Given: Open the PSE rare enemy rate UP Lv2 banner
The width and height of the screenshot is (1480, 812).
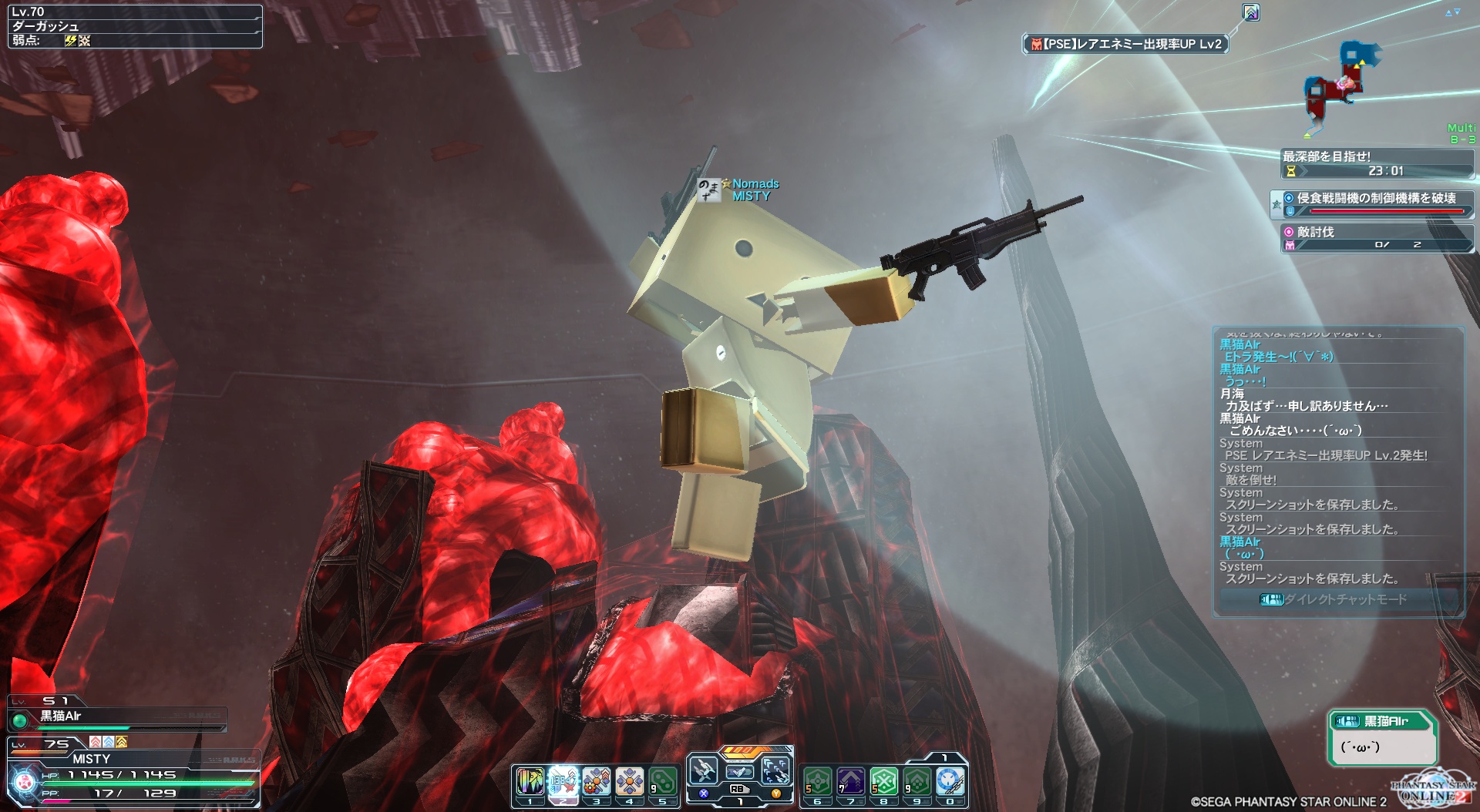Looking at the screenshot, I should pyautogui.click(x=1125, y=45).
